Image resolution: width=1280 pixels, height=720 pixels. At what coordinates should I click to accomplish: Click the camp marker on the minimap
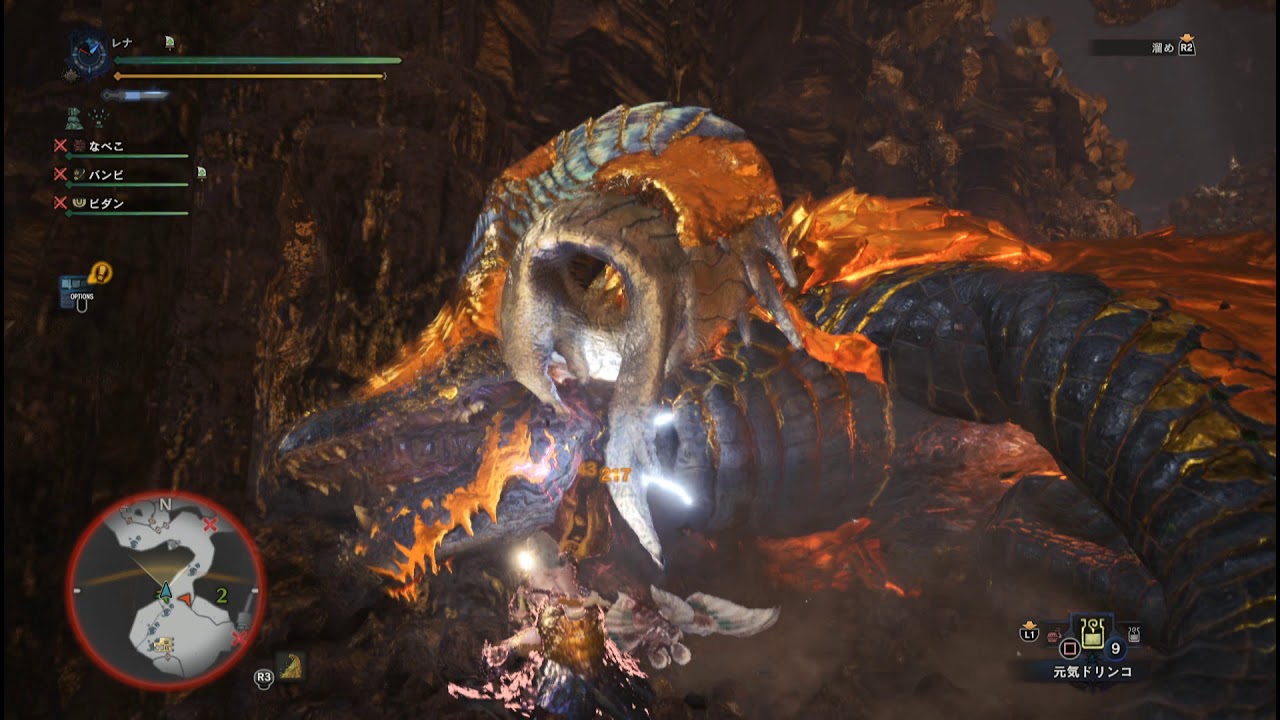click(162, 643)
